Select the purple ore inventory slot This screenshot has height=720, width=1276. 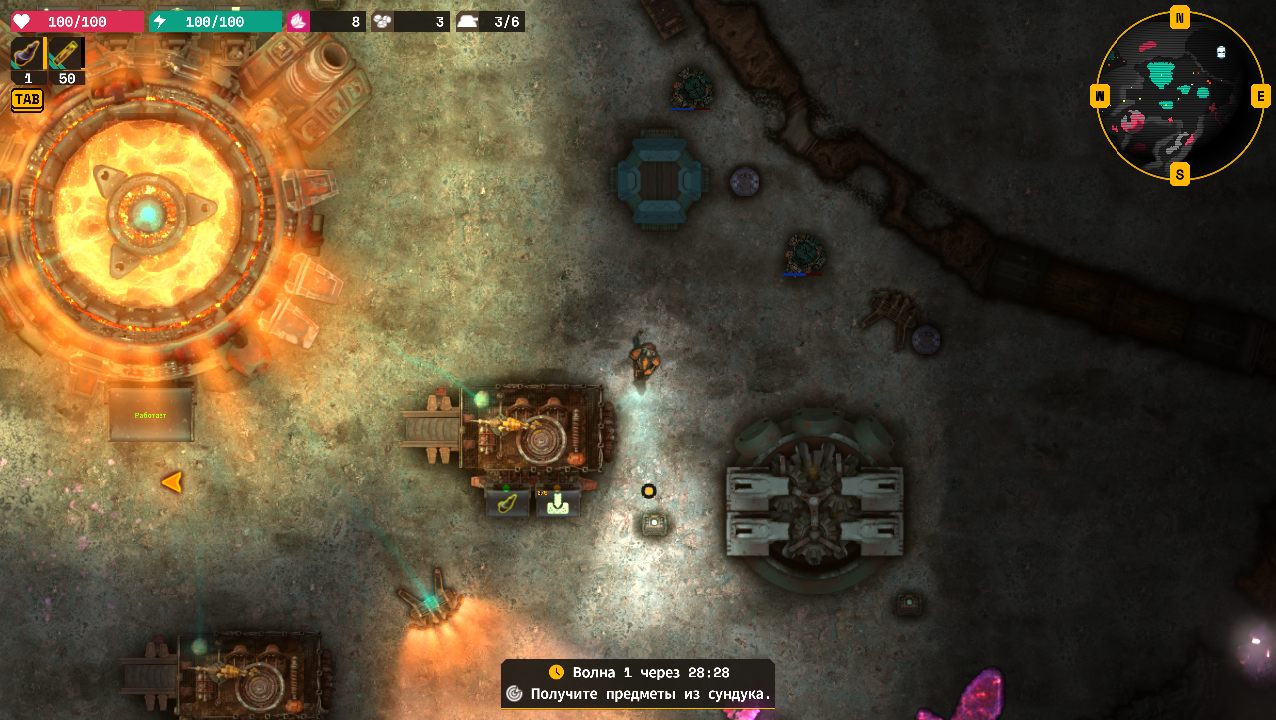pos(28,54)
